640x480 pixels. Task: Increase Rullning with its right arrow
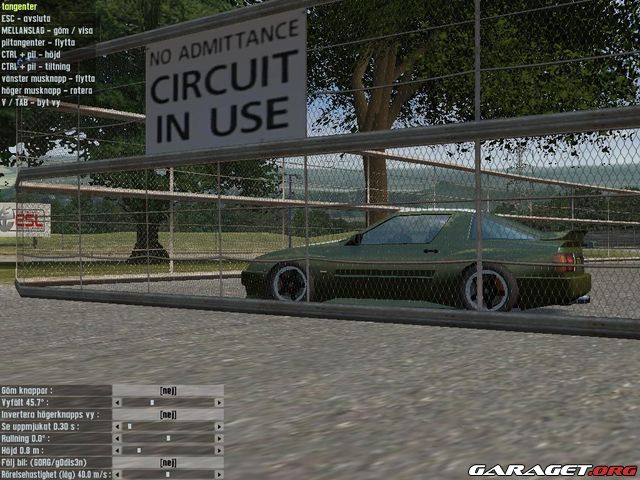[219, 438]
